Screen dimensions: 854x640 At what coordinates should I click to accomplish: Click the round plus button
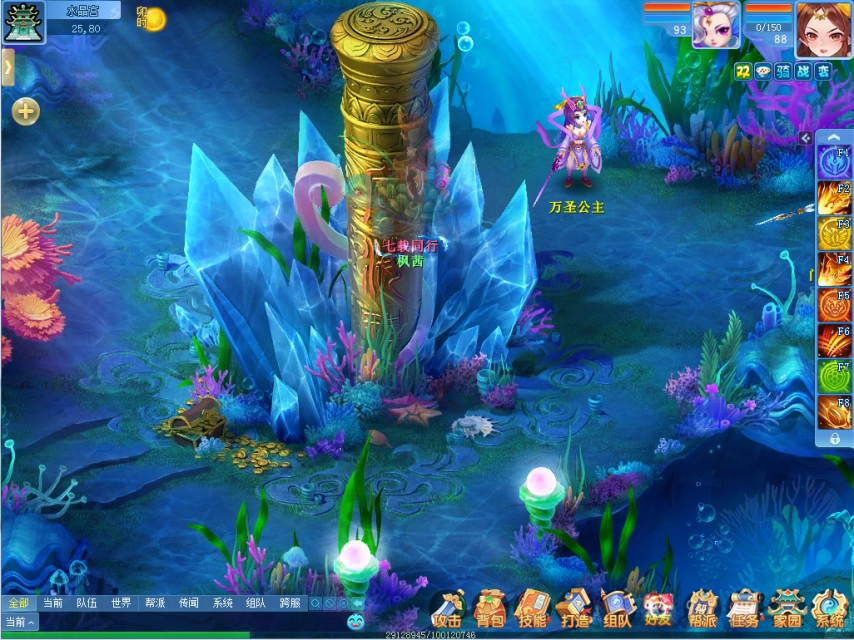point(26,111)
